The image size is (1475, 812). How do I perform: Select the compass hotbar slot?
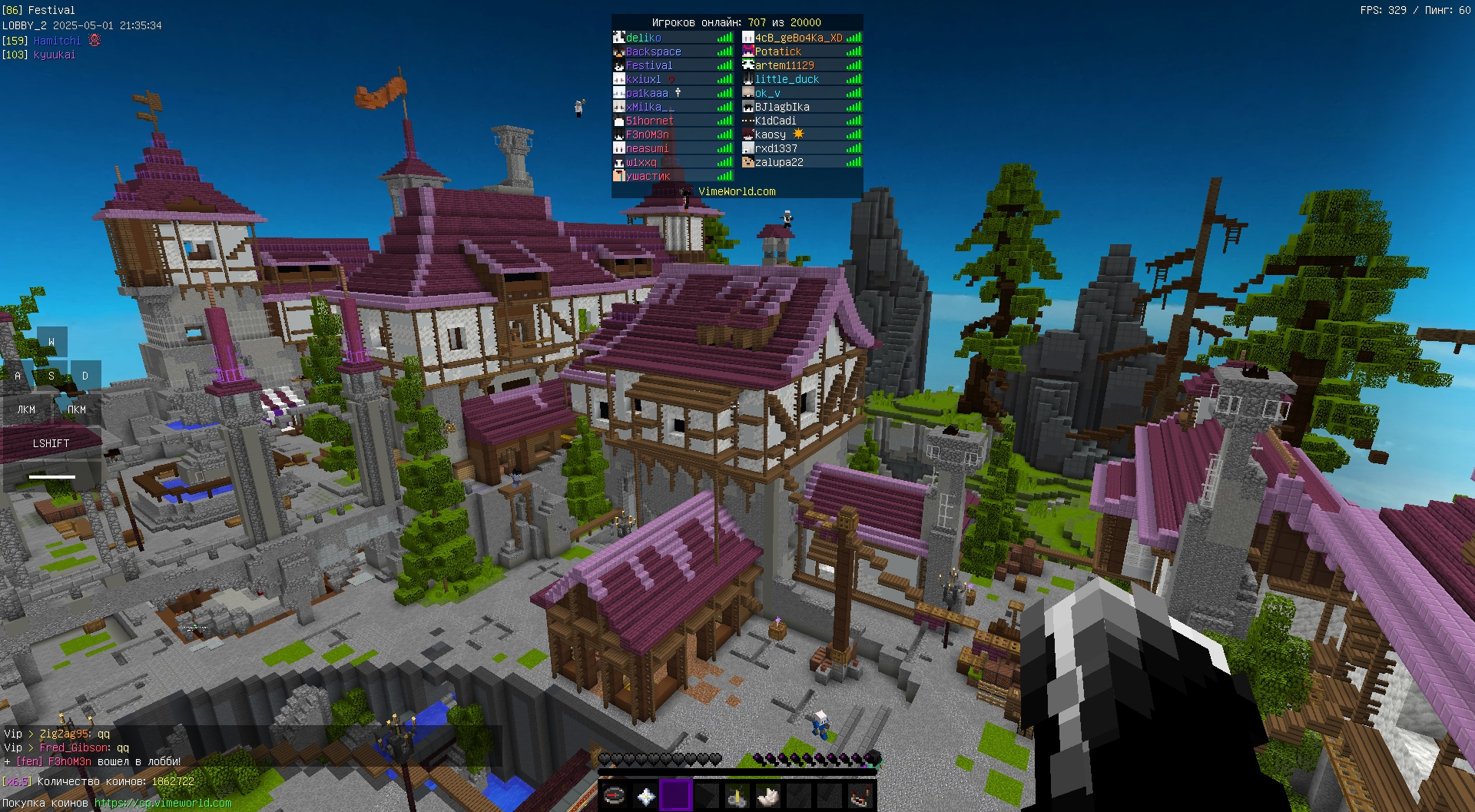(614, 796)
